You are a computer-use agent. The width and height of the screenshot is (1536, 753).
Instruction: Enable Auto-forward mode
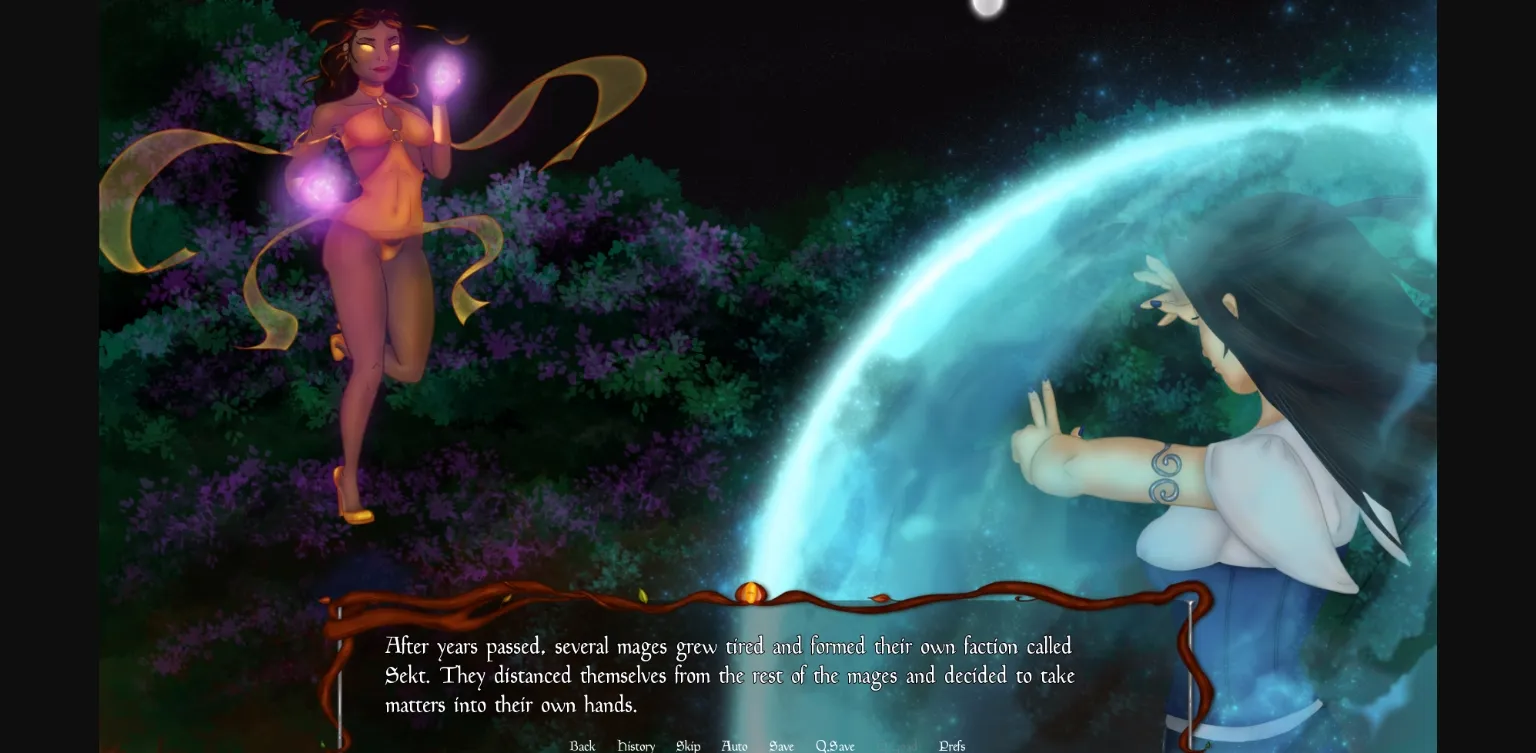click(733, 746)
